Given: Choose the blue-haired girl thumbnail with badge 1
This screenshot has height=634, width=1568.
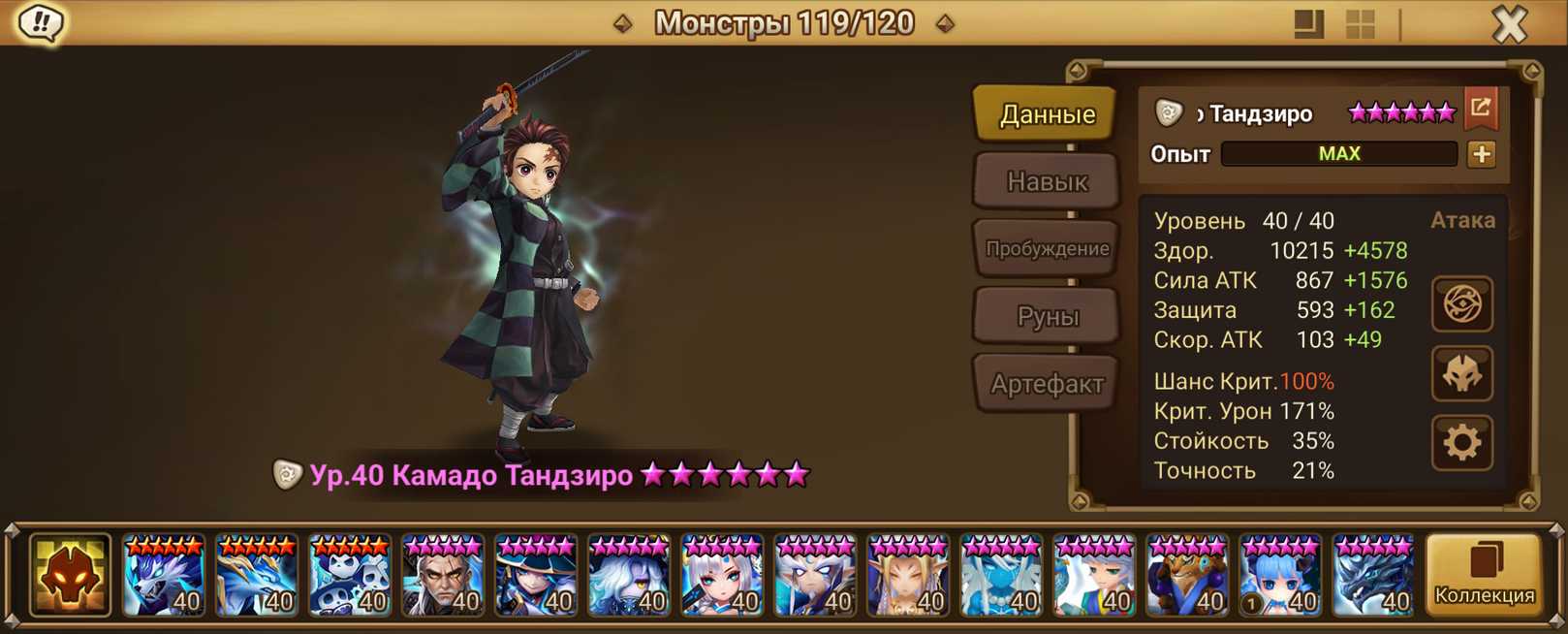Looking at the screenshot, I should coord(1280,577).
